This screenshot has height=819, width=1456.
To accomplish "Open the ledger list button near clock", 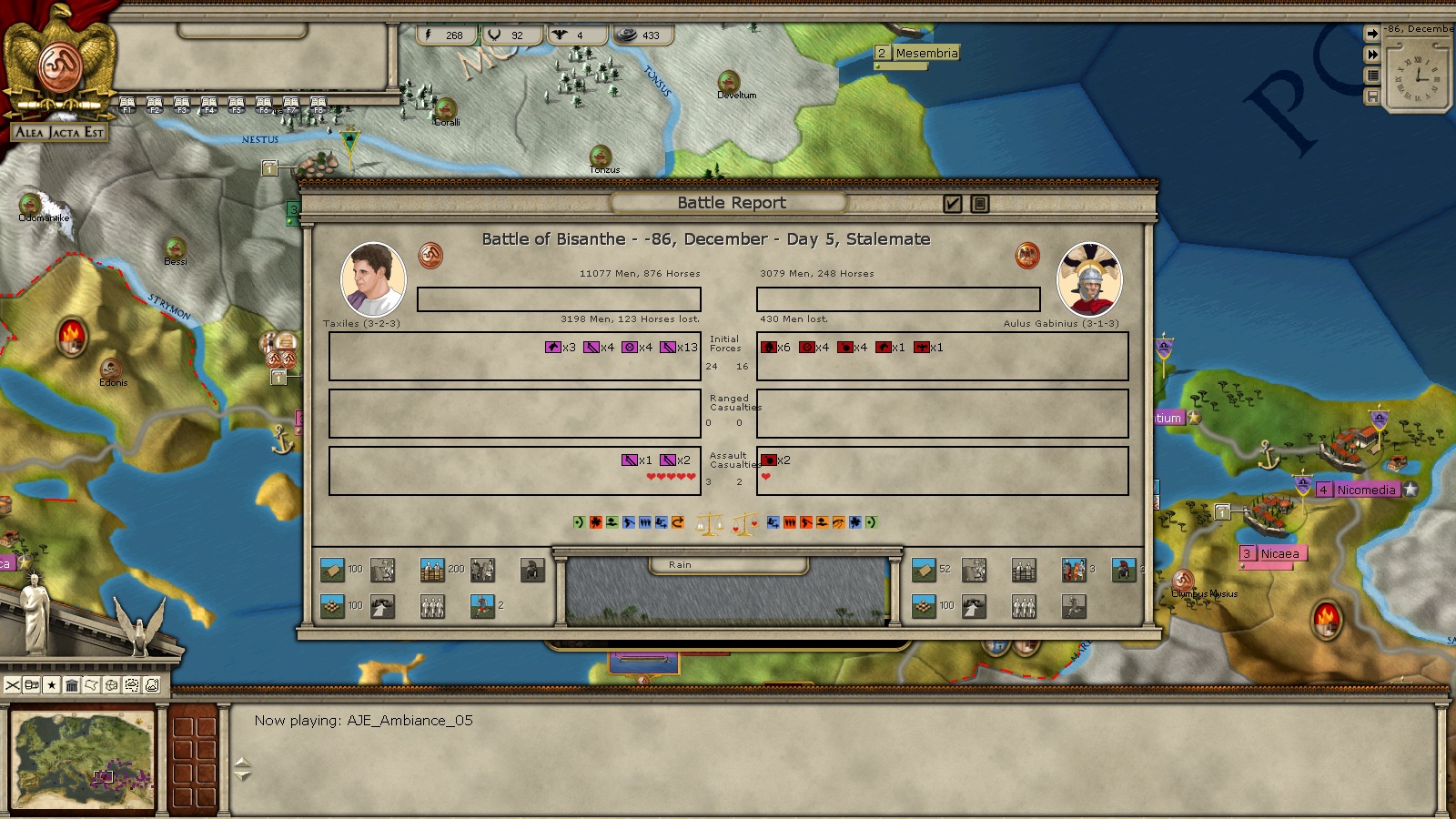I will [x=1372, y=76].
